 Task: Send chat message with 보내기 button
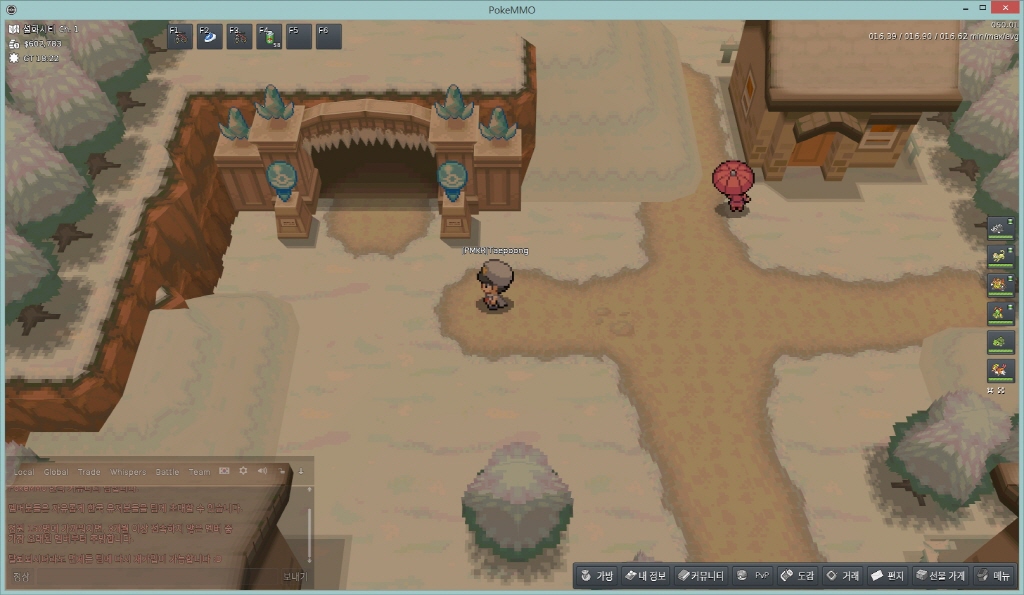point(294,576)
